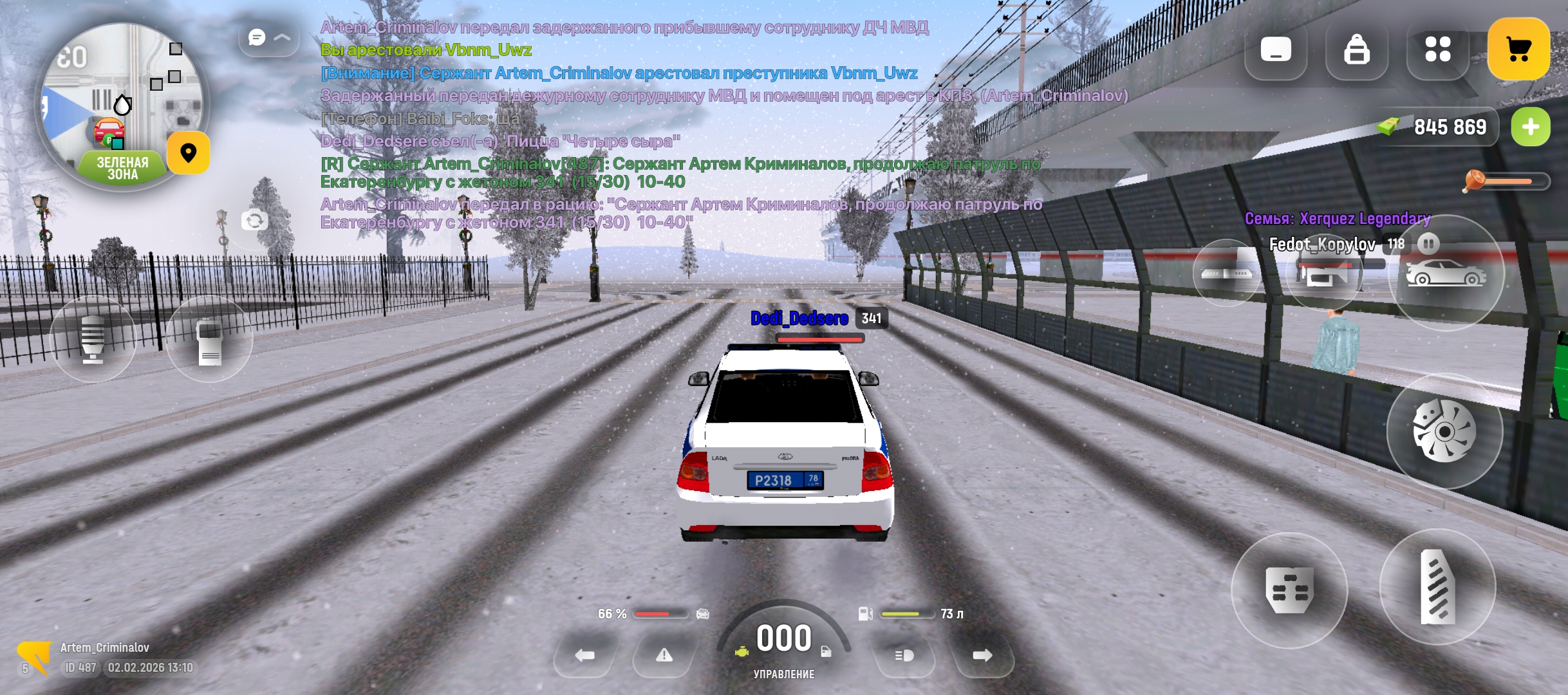The width and height of the screenshot is (1568, 695).
Task: Open the map via yellow location pin
Action: point(188,153)
